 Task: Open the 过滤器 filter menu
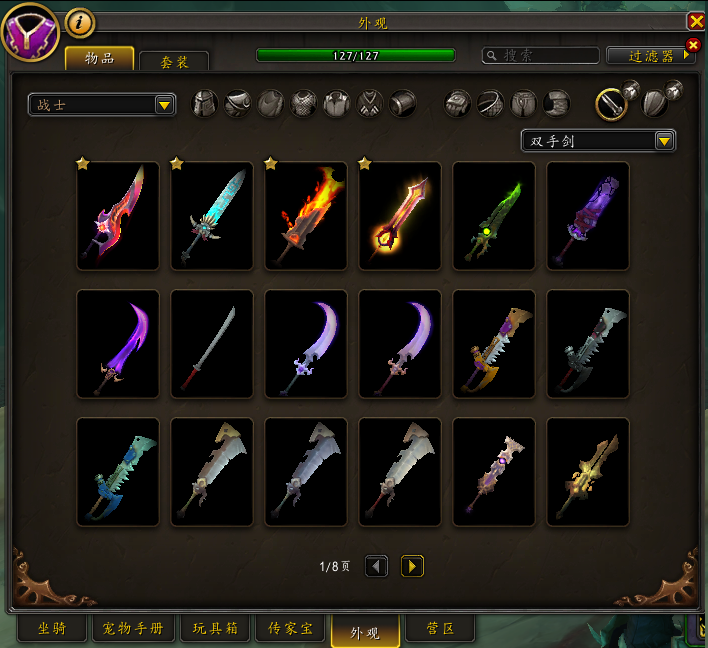pyautogui.click(x=652, y=56)
